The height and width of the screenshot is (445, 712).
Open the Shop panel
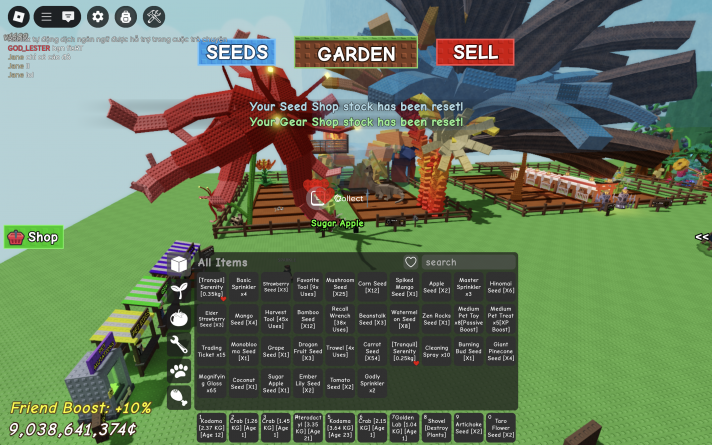[34, 237]
